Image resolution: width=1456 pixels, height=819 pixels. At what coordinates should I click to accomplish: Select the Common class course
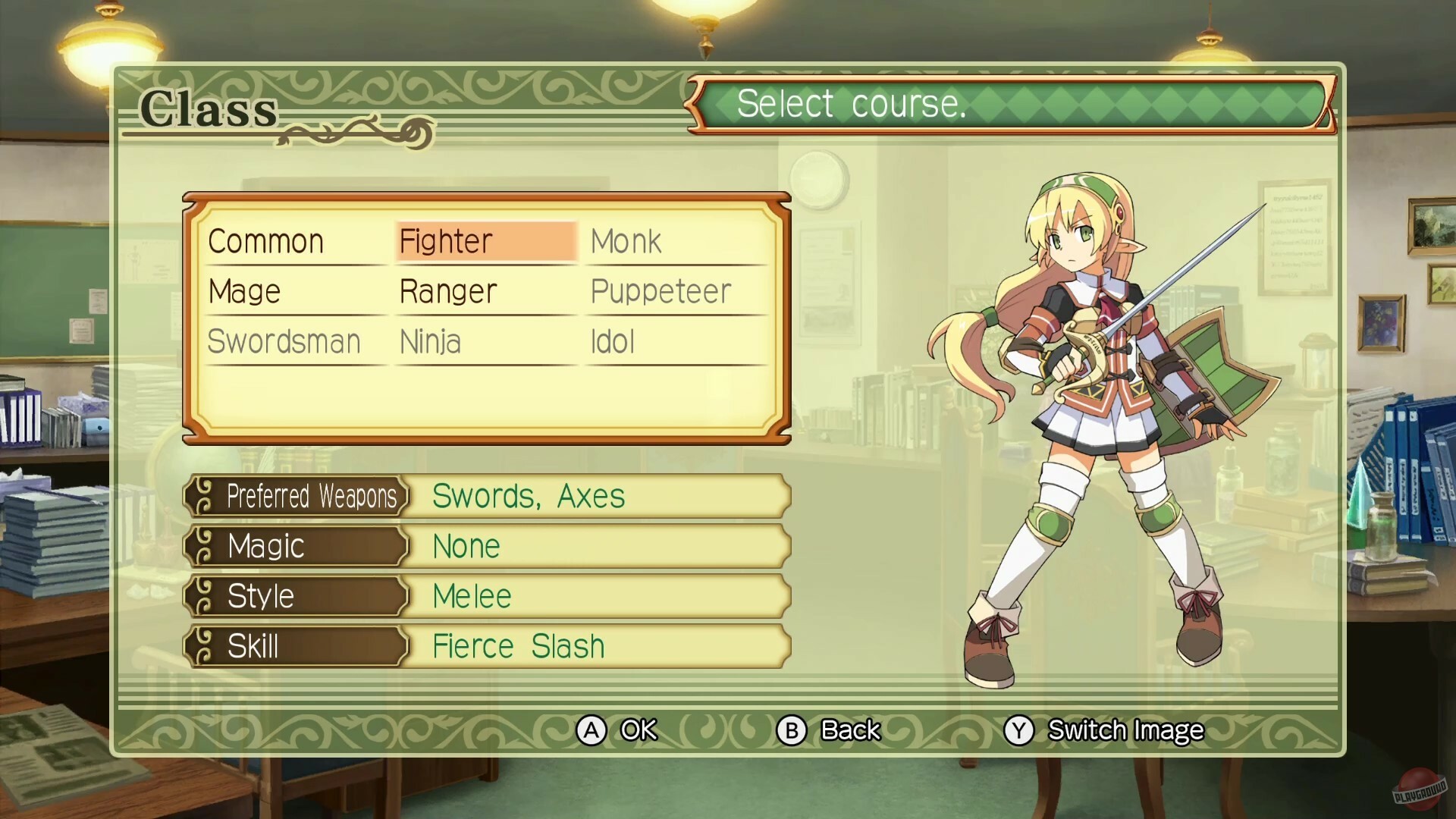(266, 242)
